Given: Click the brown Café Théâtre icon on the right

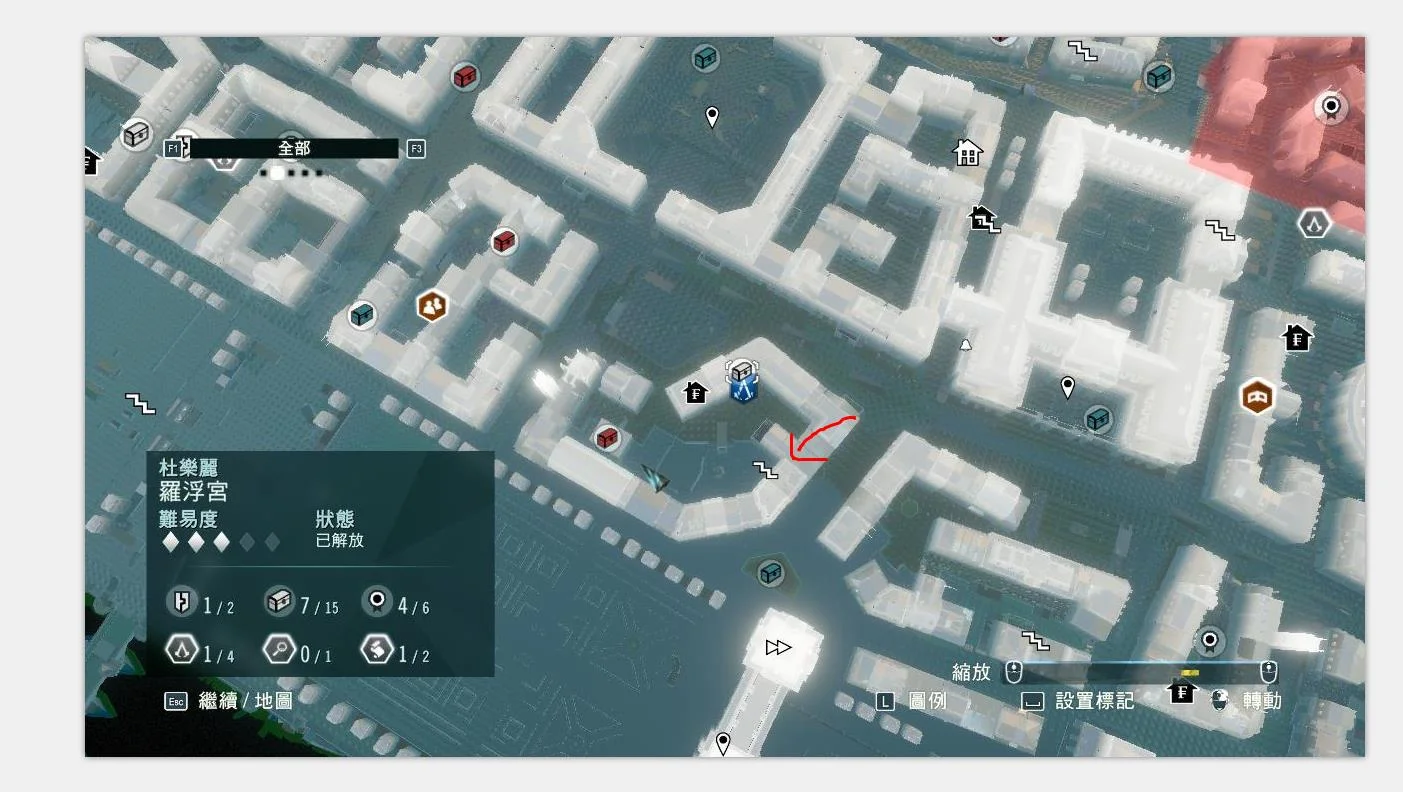Looking at the screenshot, I should coord(1256,396).
